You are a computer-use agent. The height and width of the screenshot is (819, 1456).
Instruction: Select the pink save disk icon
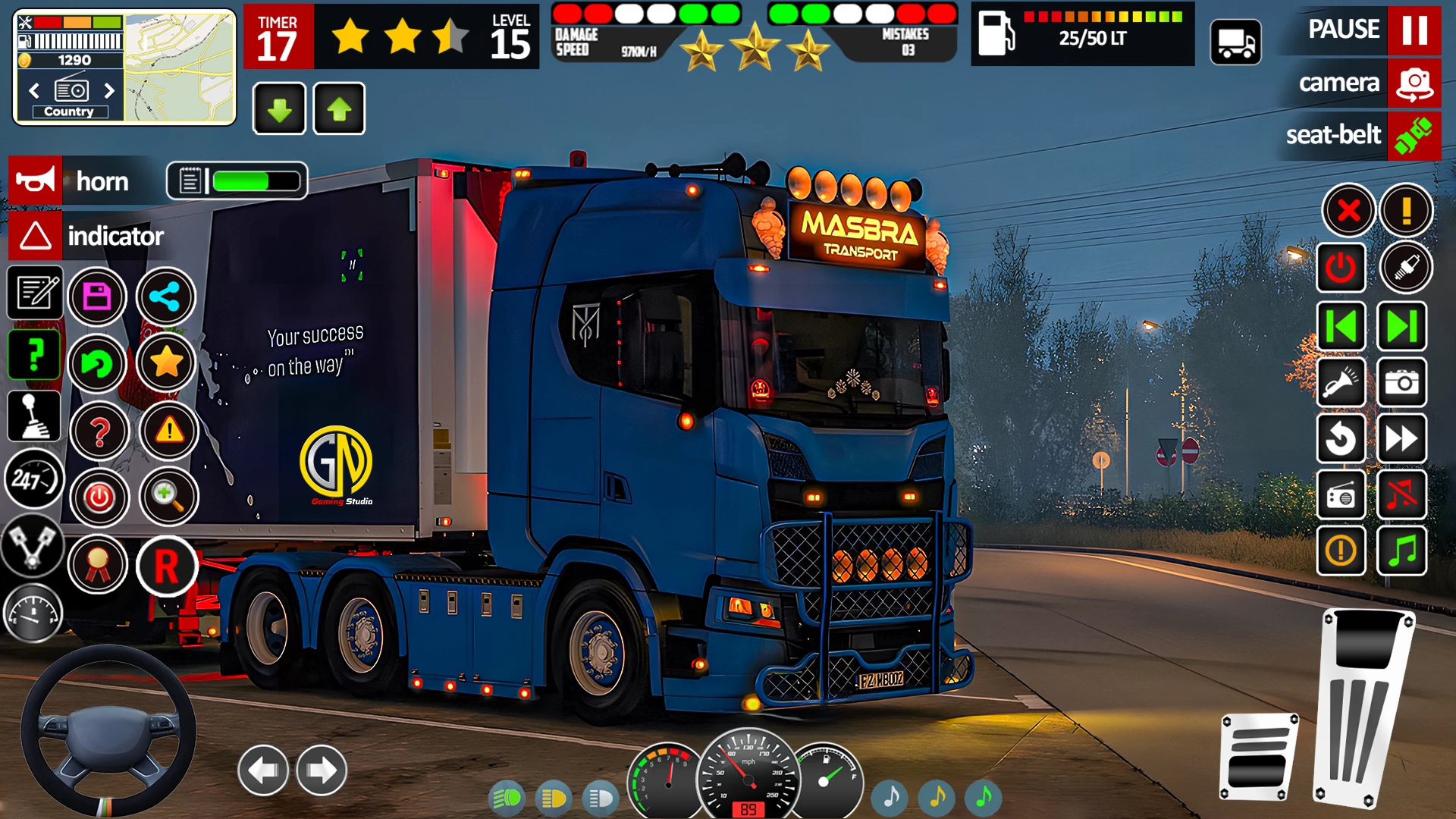(97, 297)
